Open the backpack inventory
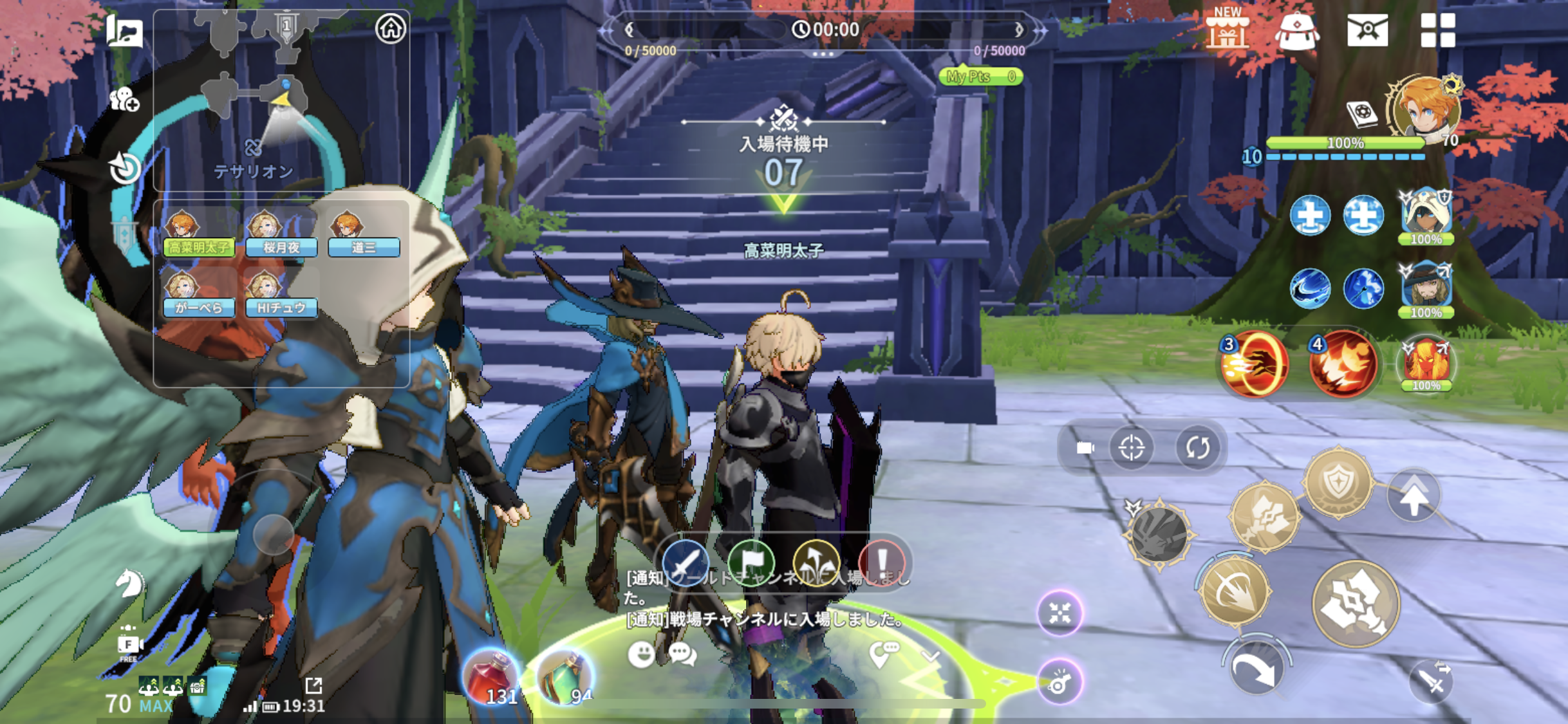Viewport: 1568px width, 724px height. 1296,30
